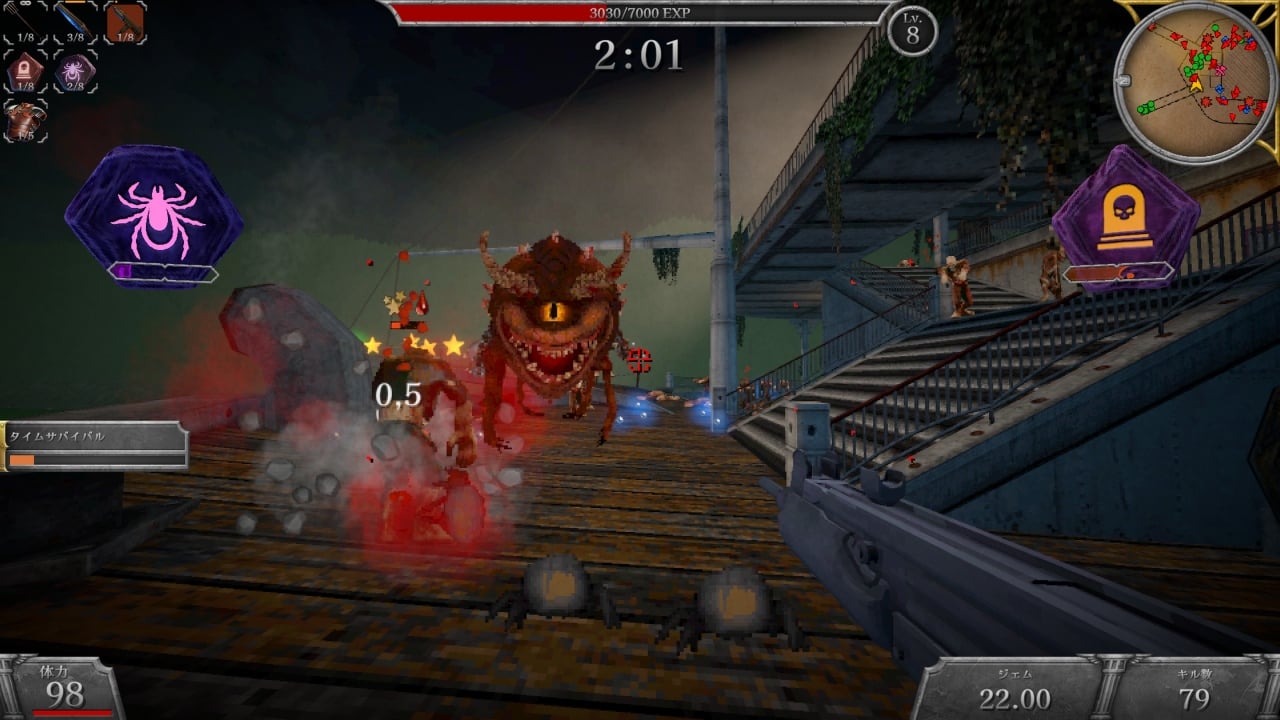Select the pitchfork weapon slot
1280x720 pixels.
click(x=25, y=22)
